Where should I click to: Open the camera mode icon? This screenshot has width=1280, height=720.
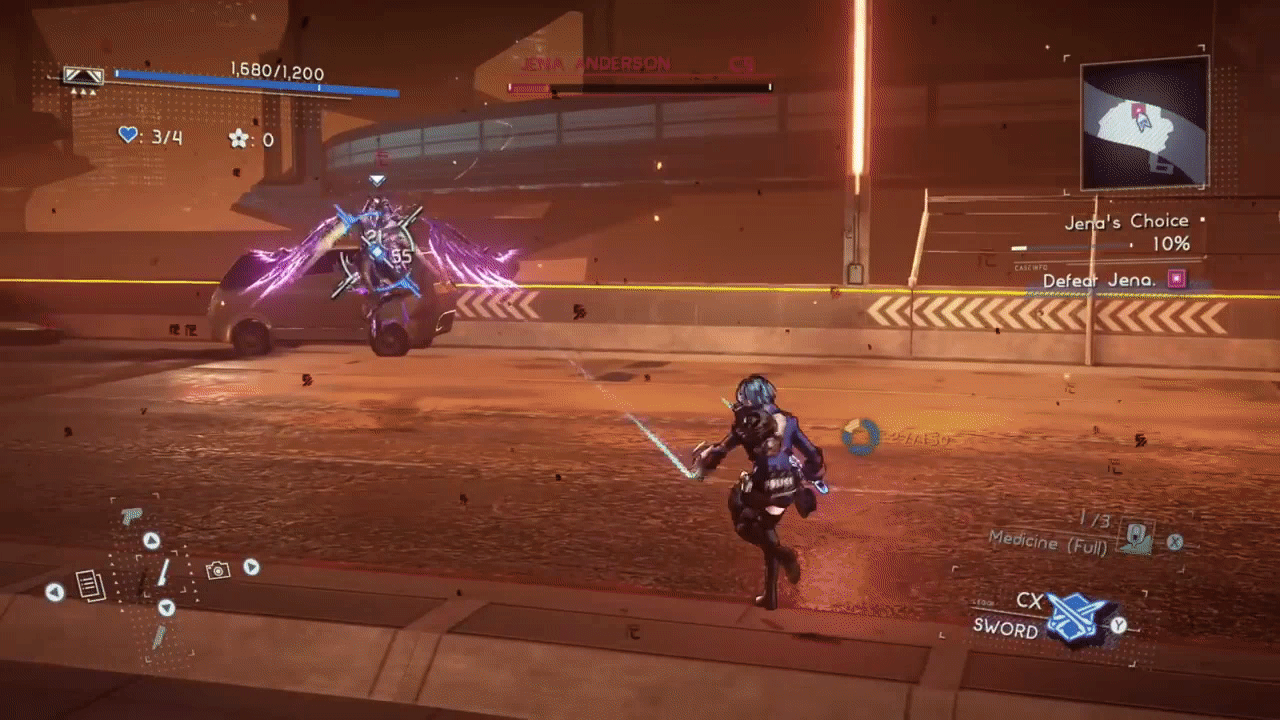tap(217, 570)
